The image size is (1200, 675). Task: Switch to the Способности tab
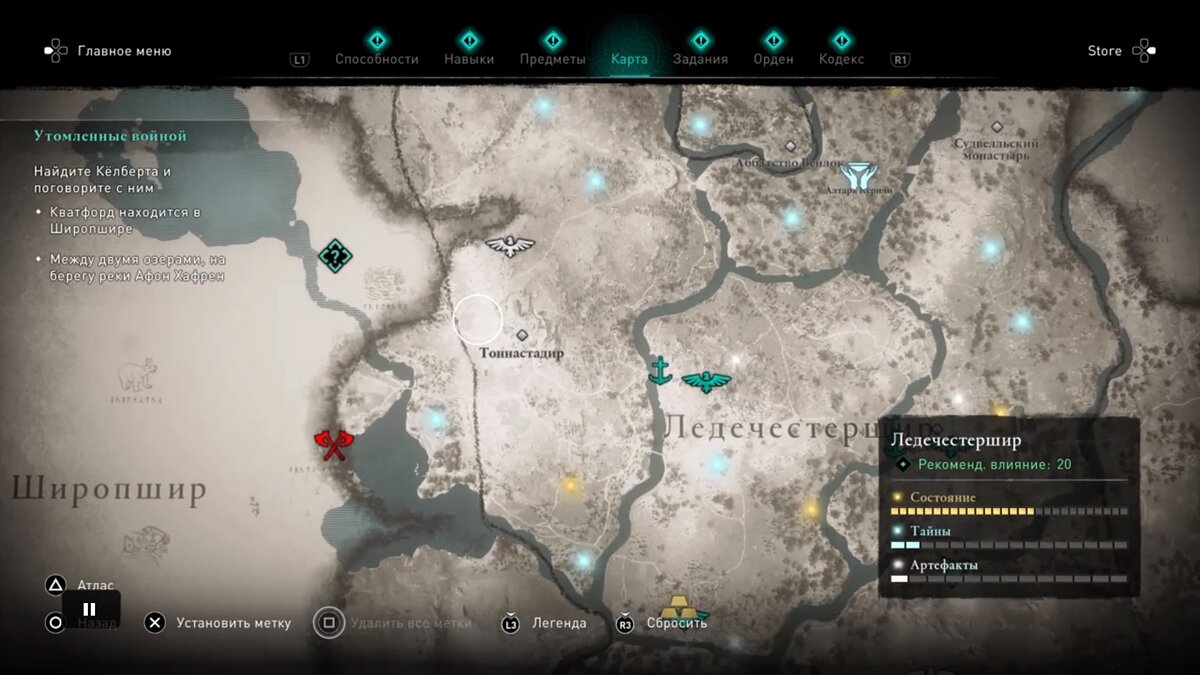(376, 58)
